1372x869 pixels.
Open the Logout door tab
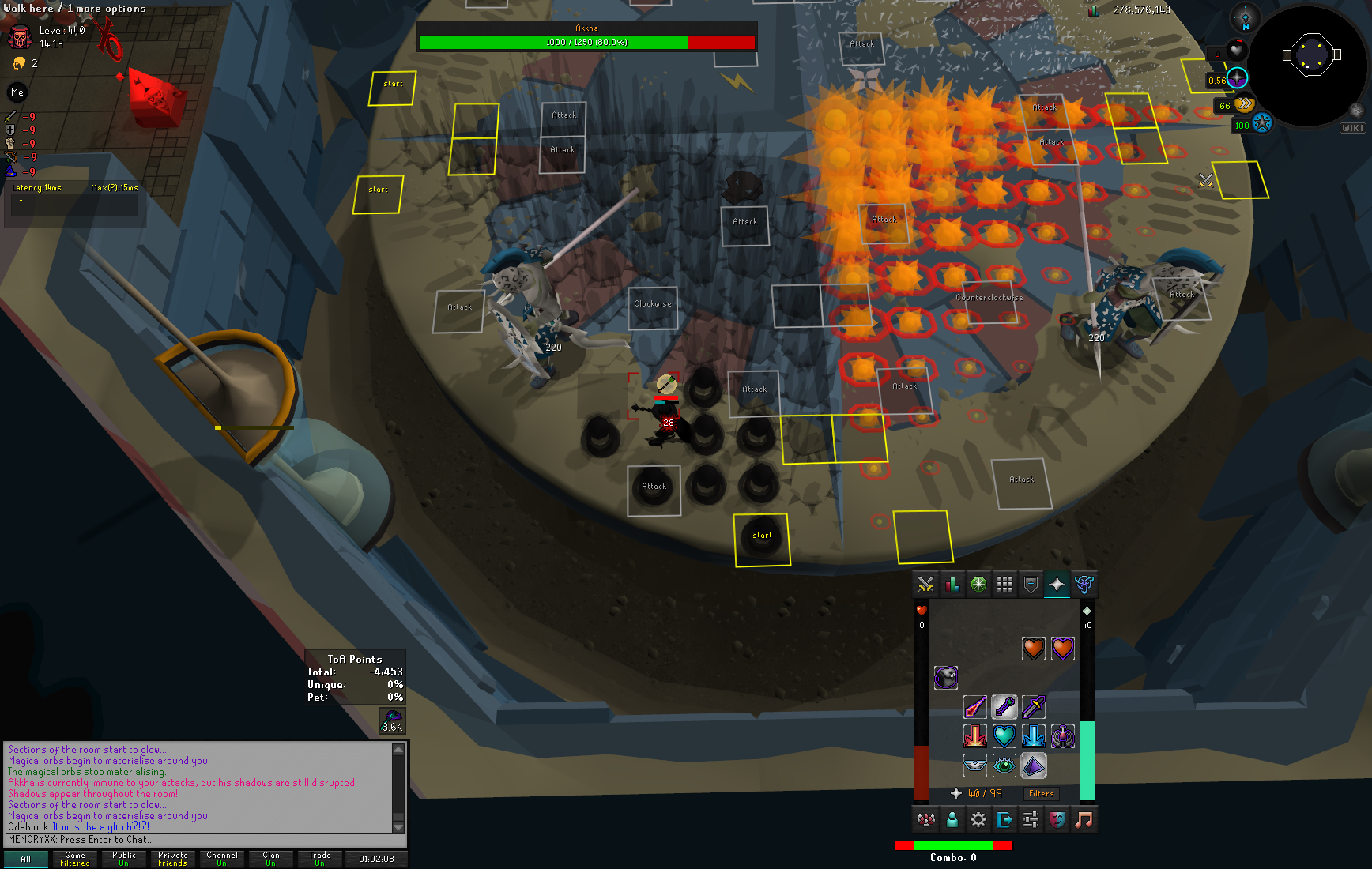click(1004, 820)
